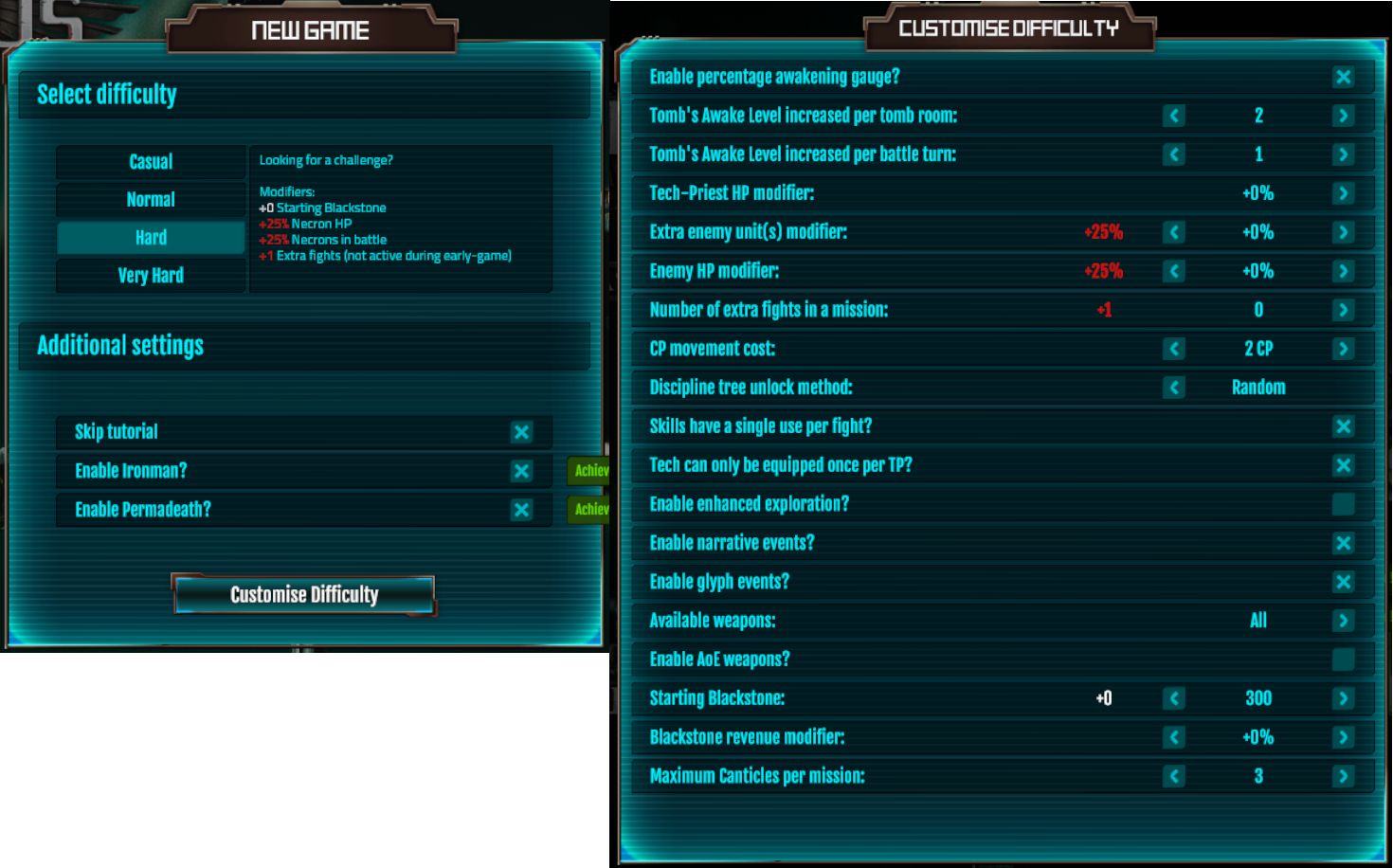Untick the Skip tutorial option

[x=520, y=431]
